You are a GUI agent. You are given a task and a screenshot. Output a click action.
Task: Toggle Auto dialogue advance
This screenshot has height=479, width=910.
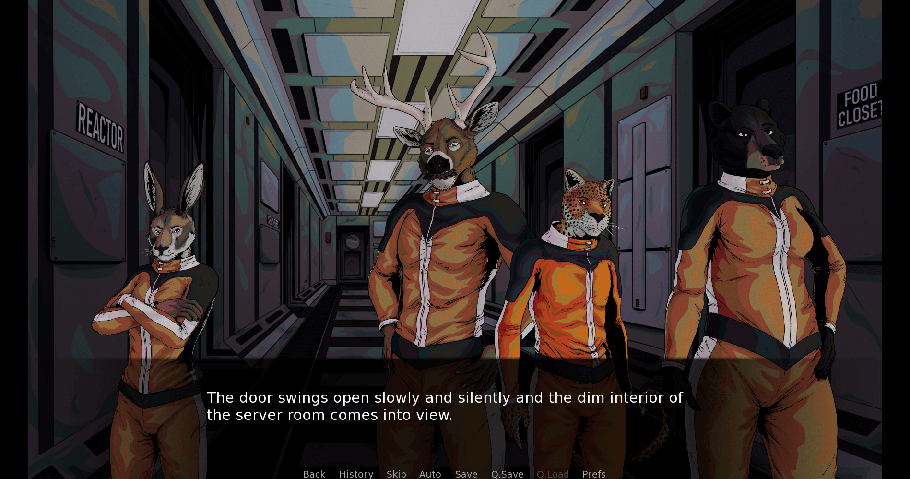pos(430,474)
